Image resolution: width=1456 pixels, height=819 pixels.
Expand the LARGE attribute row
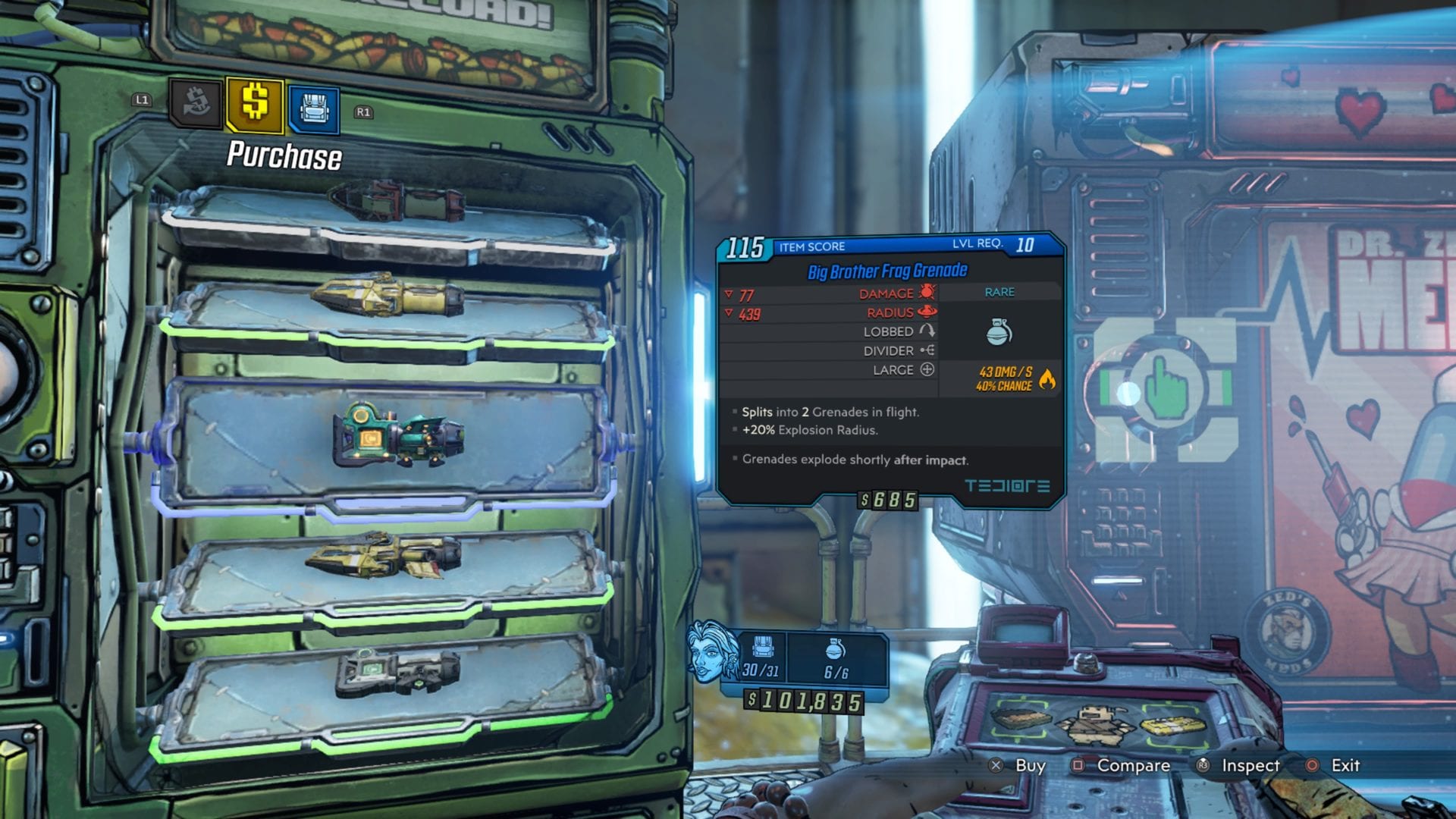[x=895, y=370]
